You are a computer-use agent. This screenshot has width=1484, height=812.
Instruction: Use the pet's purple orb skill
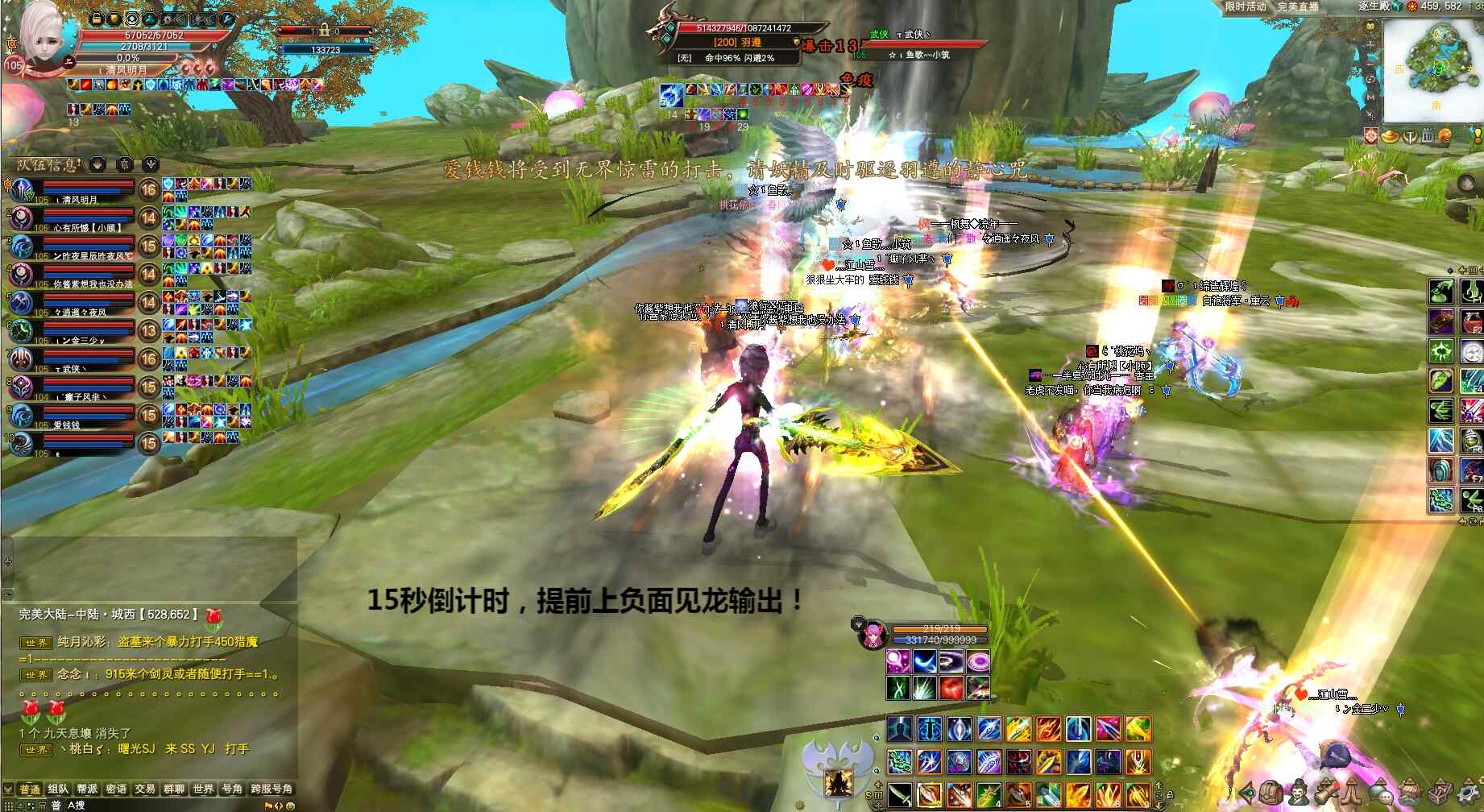pos(898,663)
